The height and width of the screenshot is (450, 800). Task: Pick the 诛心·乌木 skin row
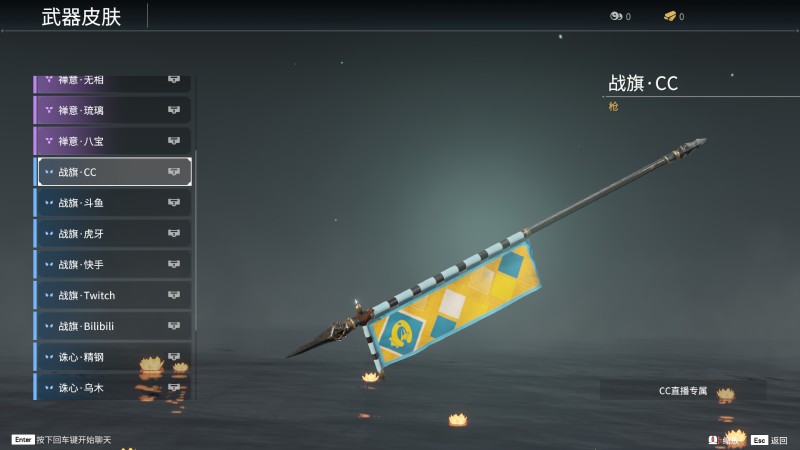(112, 387)
